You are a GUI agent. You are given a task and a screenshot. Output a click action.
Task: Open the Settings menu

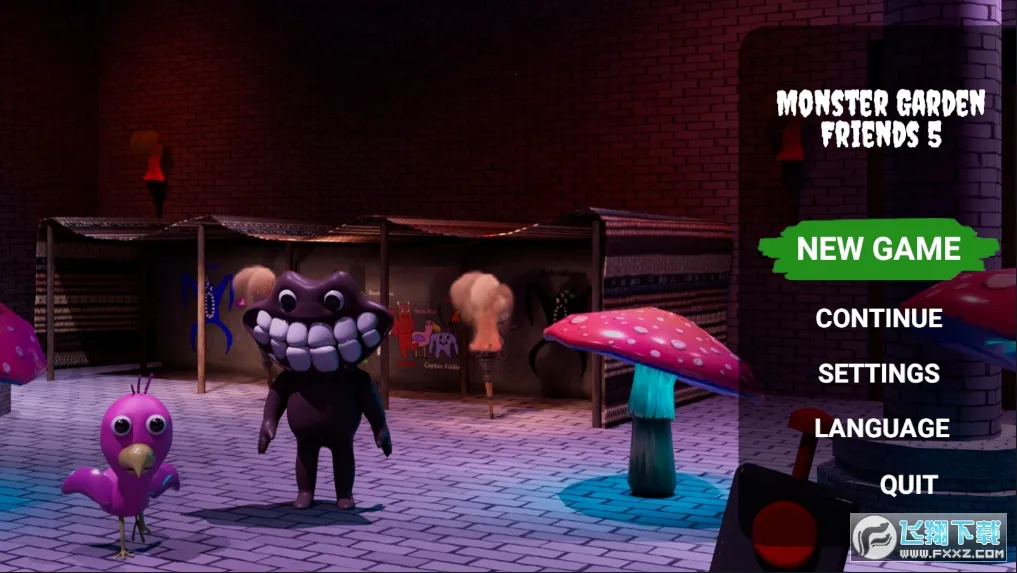878,373
